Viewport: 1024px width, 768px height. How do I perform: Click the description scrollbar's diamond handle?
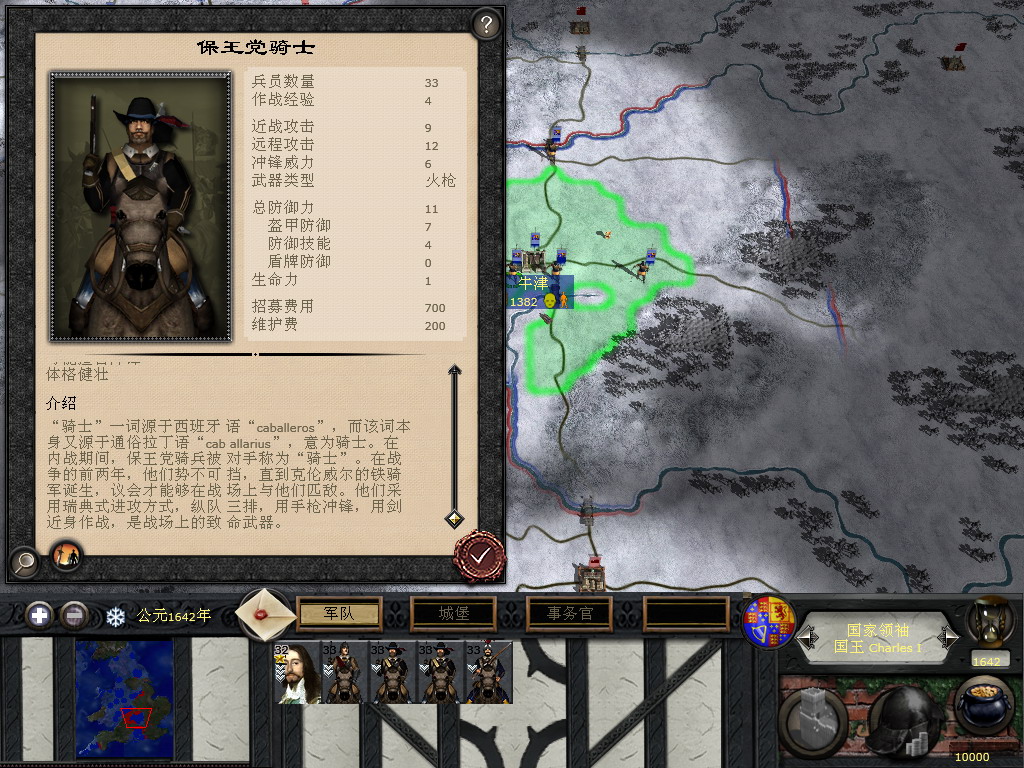coord(454,518)
